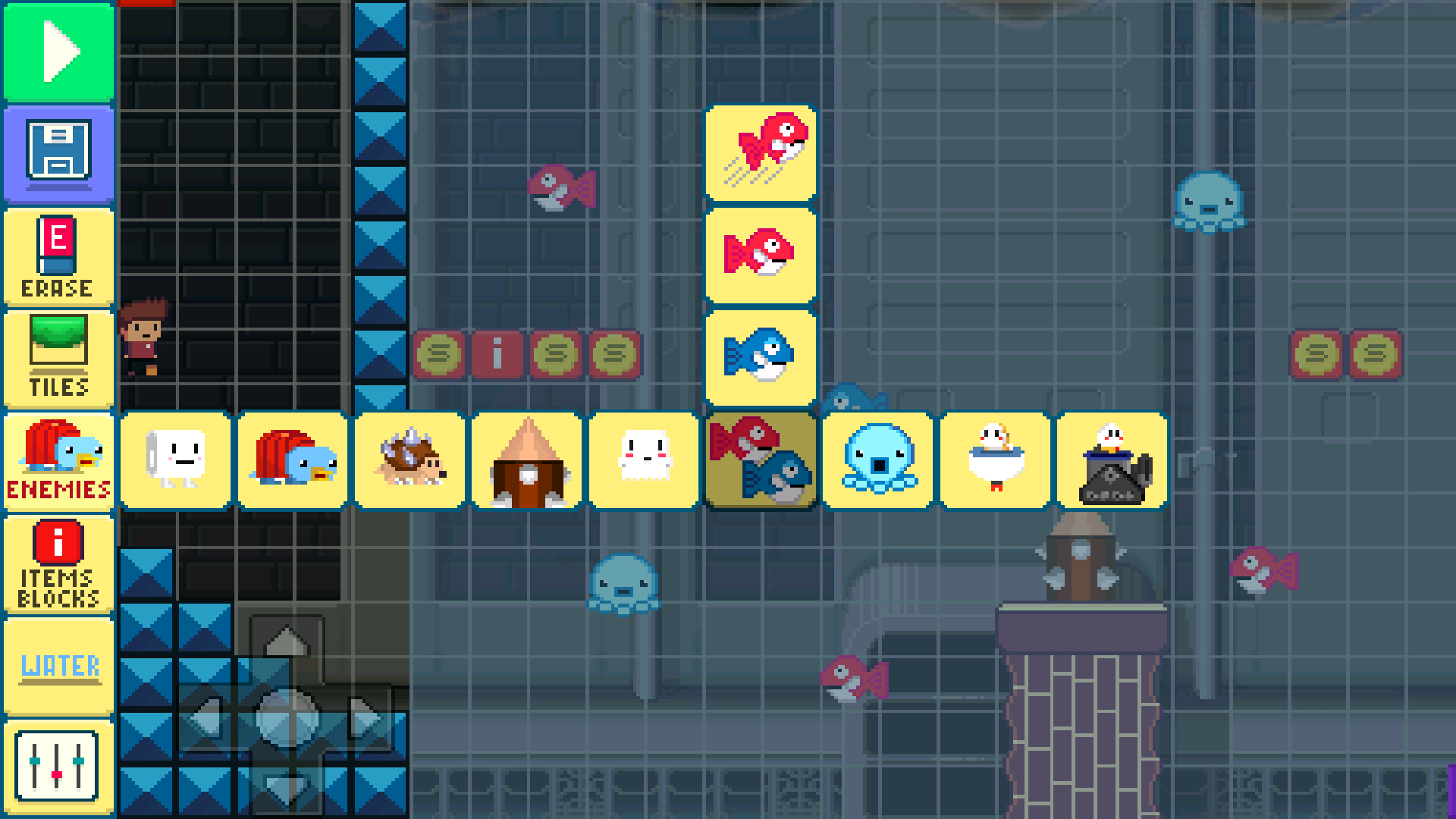
Task: Open the Enemies palette
Action: pos(58,460)
